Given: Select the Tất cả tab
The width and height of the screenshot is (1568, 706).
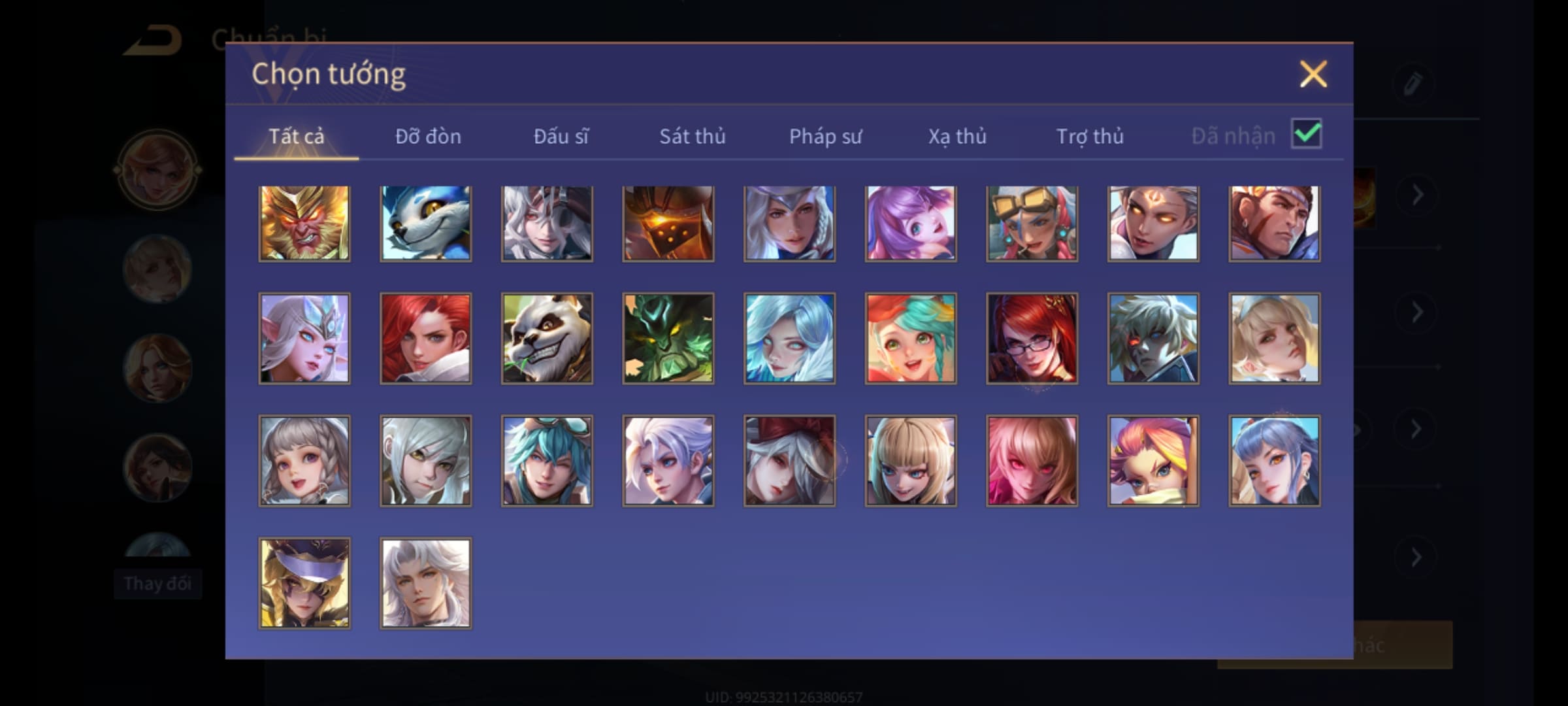Looking at the screenshot, I should (x=296, y=136).
